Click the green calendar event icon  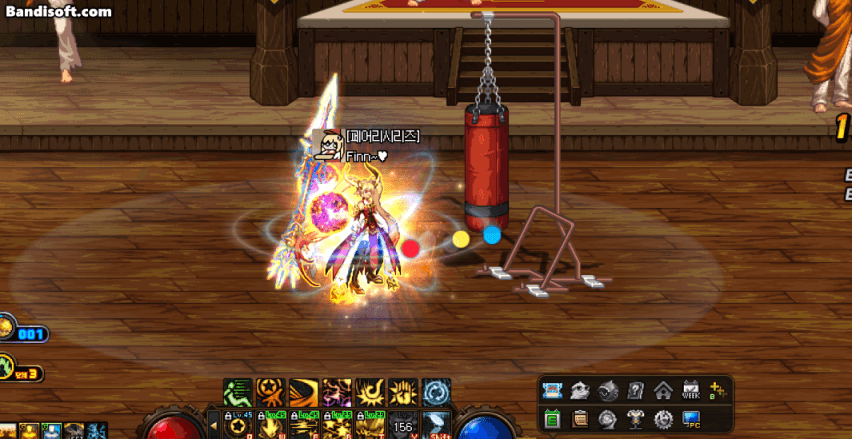(551, 418)
